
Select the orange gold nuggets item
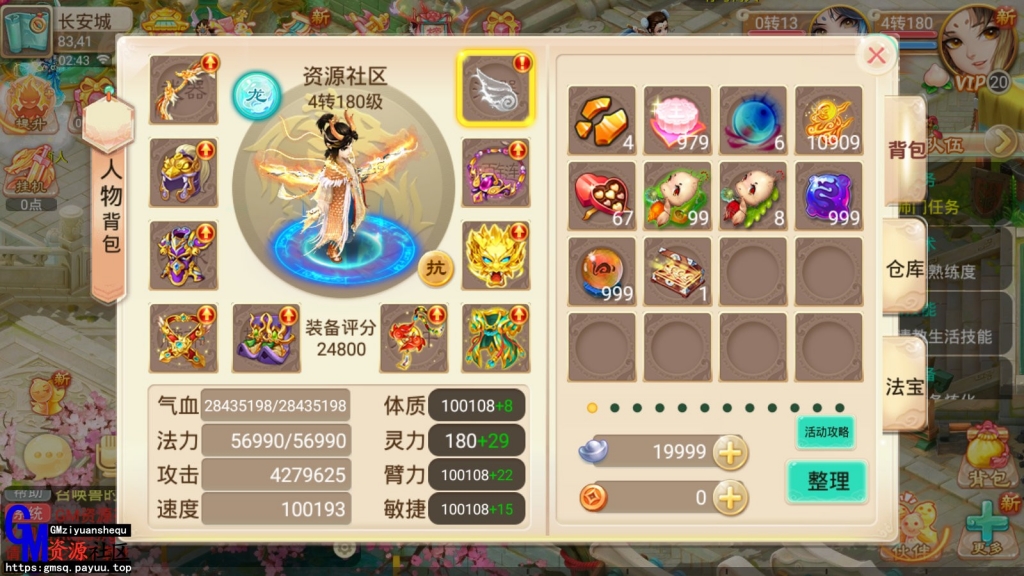601,119
